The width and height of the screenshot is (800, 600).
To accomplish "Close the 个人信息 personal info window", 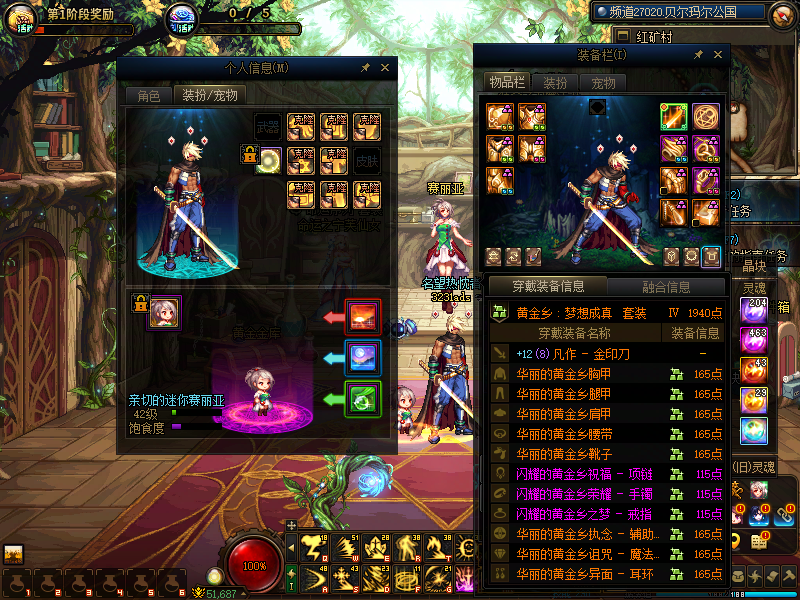I will 385,68.
